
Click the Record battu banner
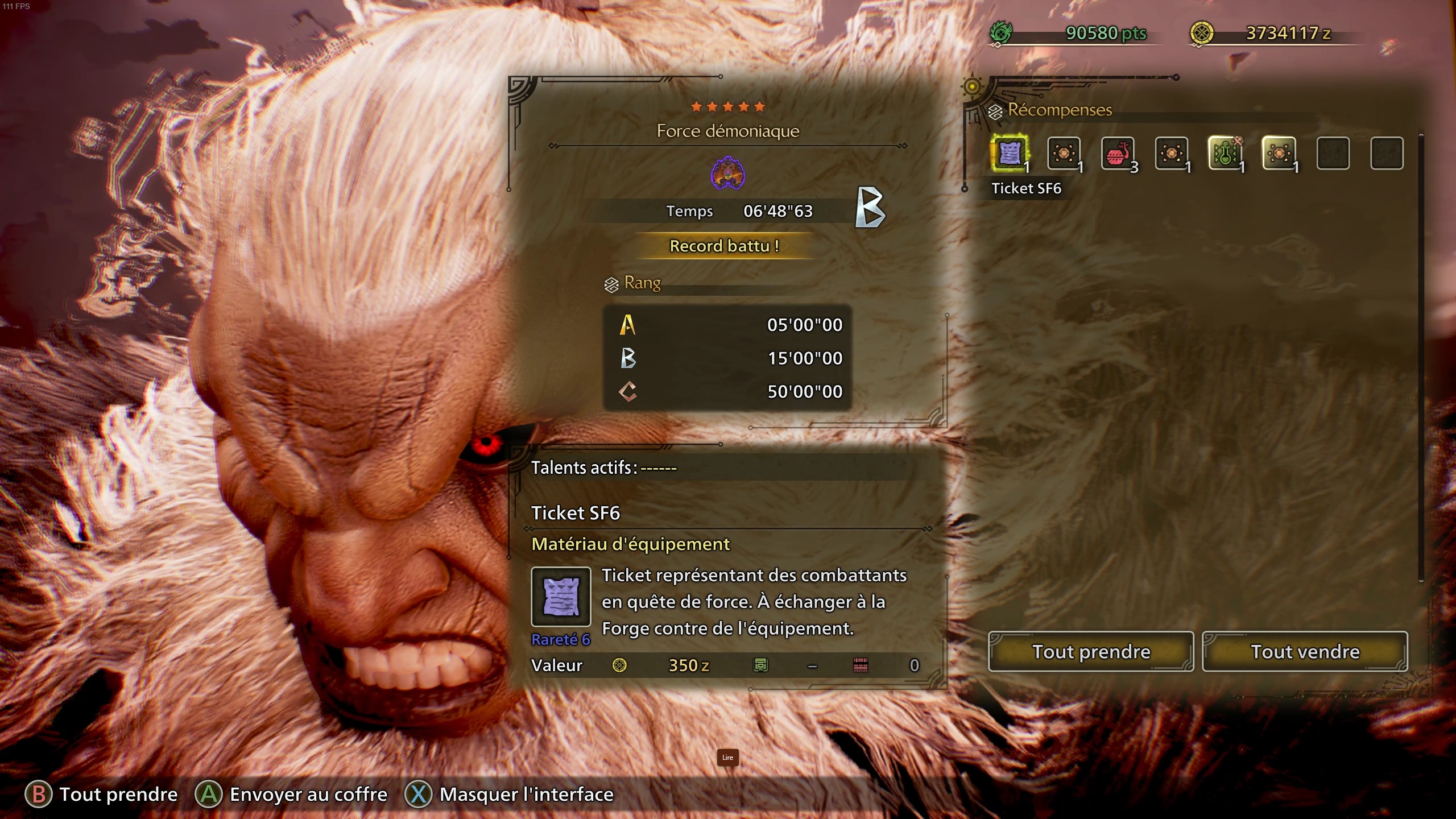[x=727, y=246]
